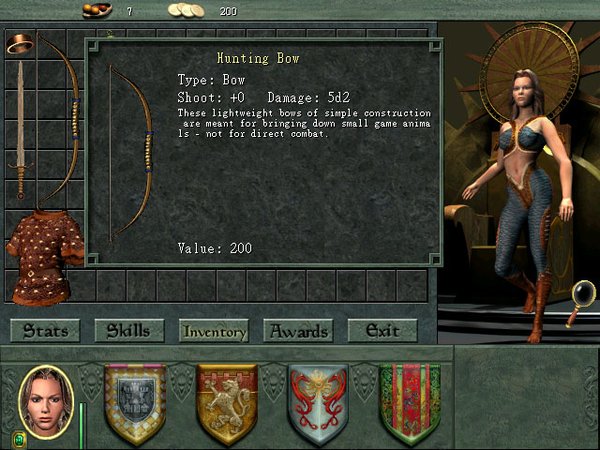
Task: Click the hunting bow in the inventory grid
Action: click(60, 120)
